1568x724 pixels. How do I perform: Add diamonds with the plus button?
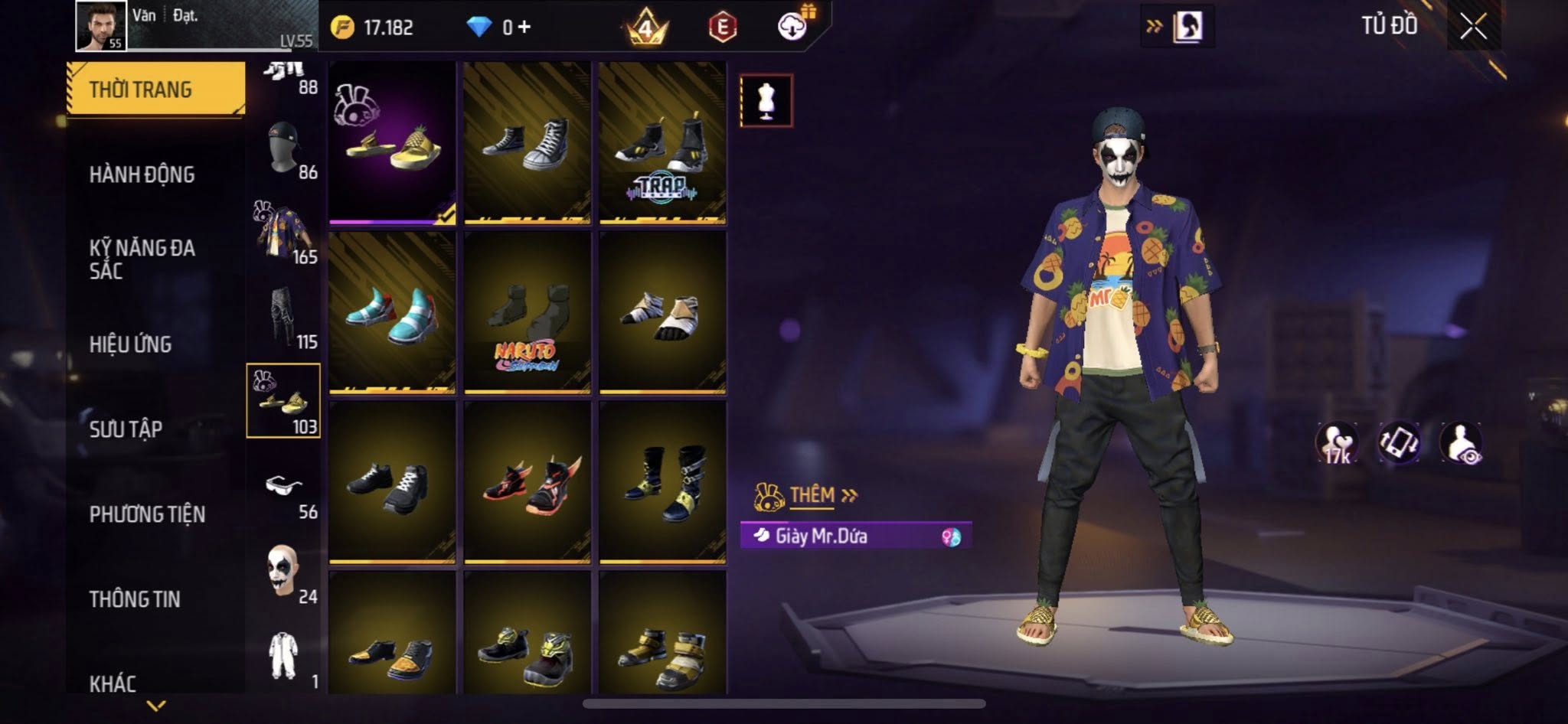tap(524, 28)
